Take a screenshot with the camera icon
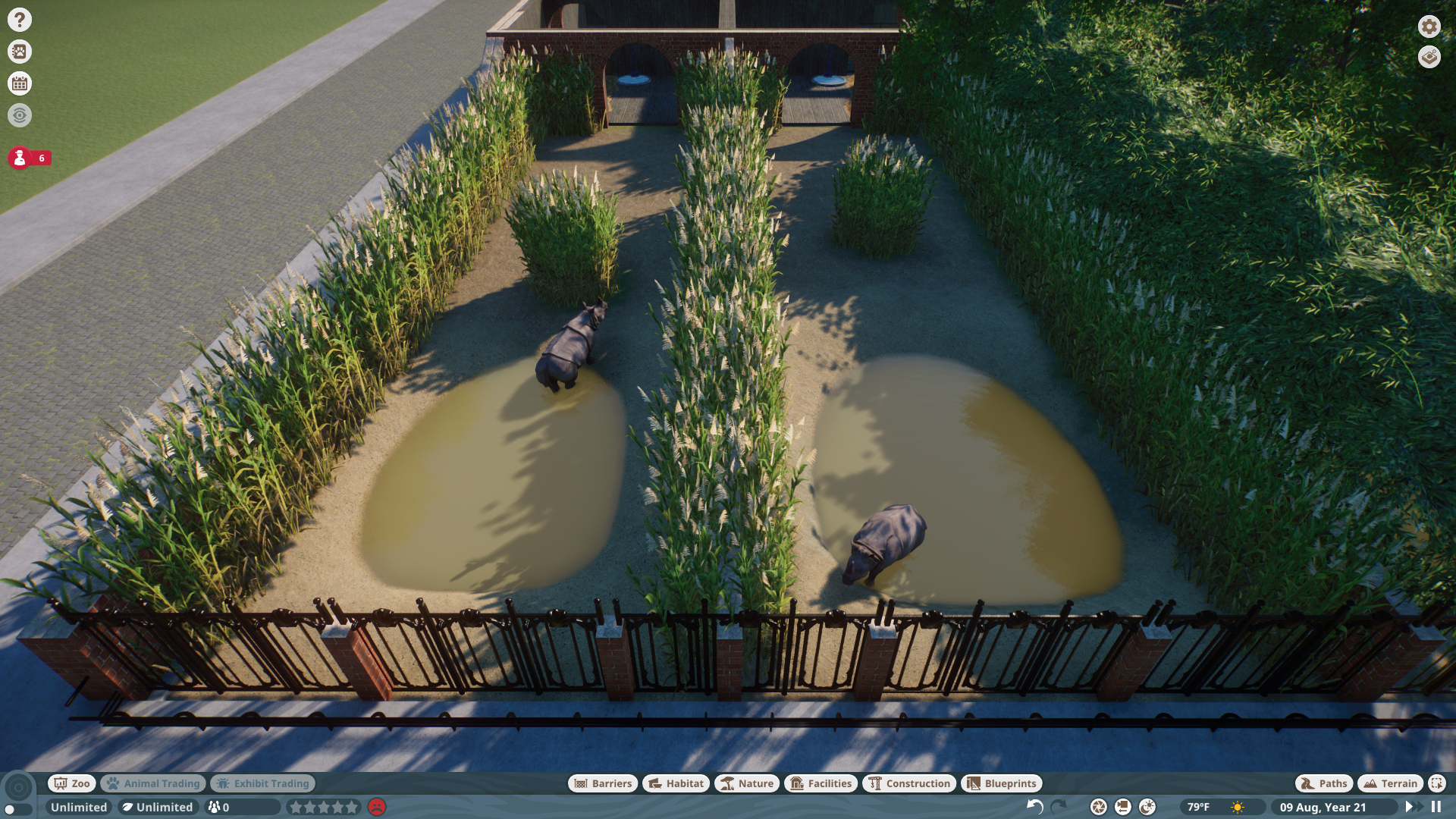1456x819 pixels. tap(1097, 808)
